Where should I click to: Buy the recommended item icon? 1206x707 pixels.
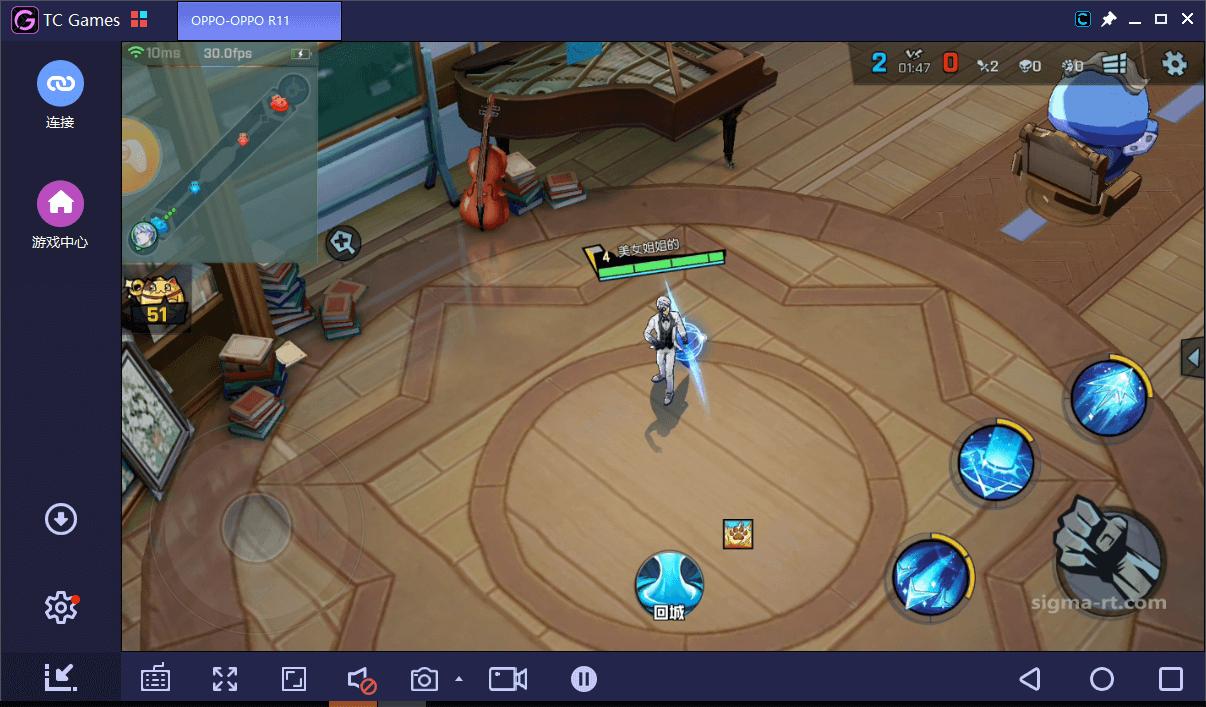pos(738,534)
